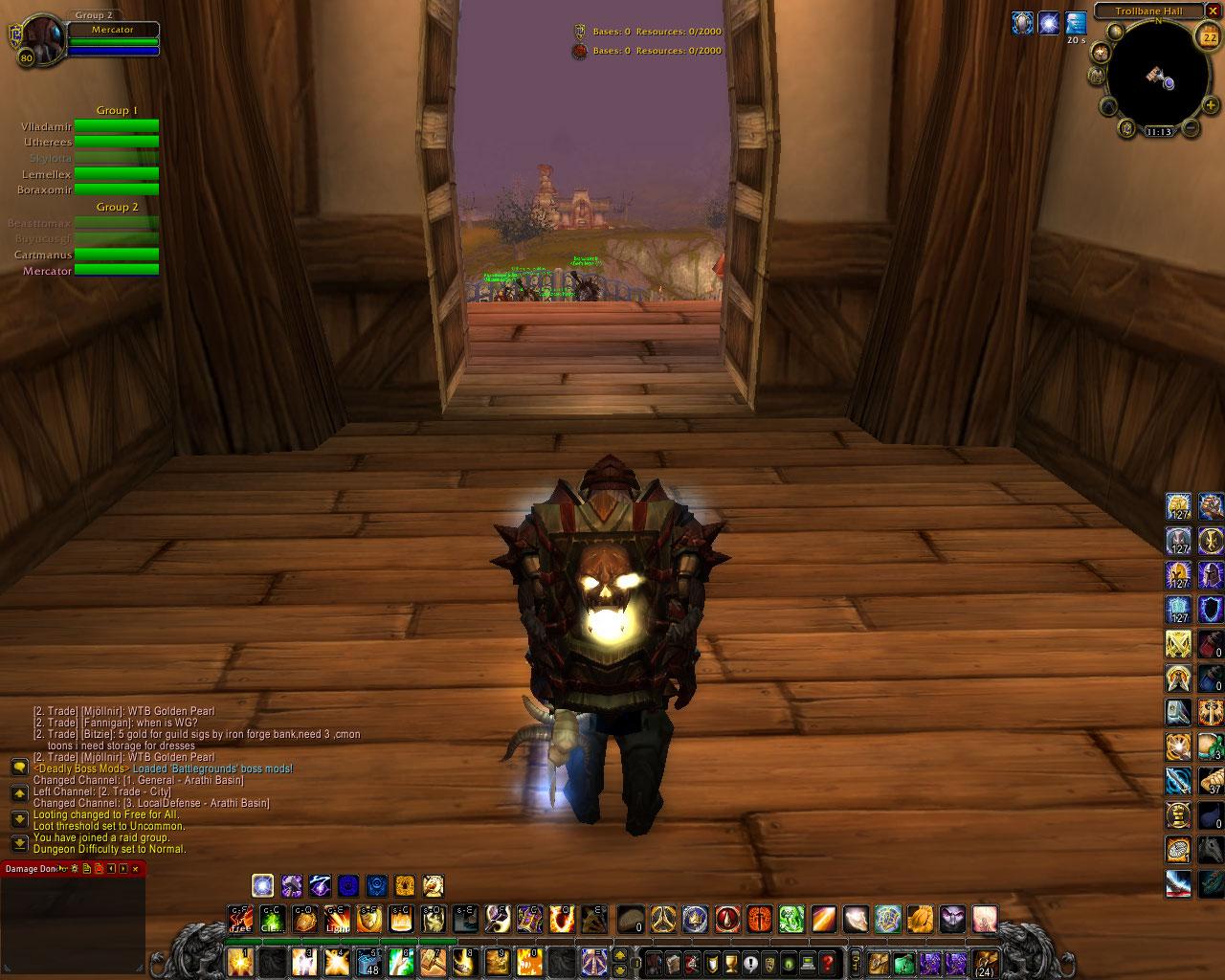Target Lemellex in the raid frames

(x=117, y=174)
